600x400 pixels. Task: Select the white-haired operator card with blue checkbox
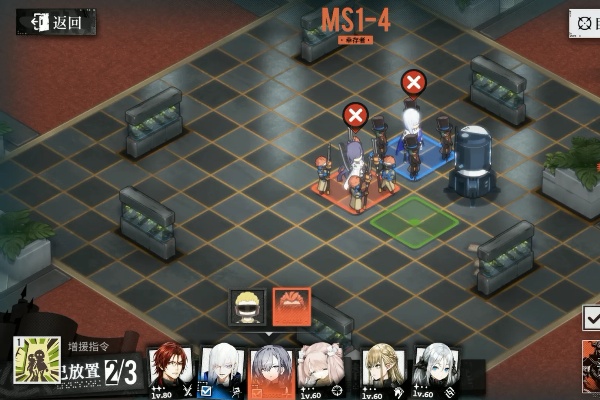pyautogui.click(x=222, y=370)
